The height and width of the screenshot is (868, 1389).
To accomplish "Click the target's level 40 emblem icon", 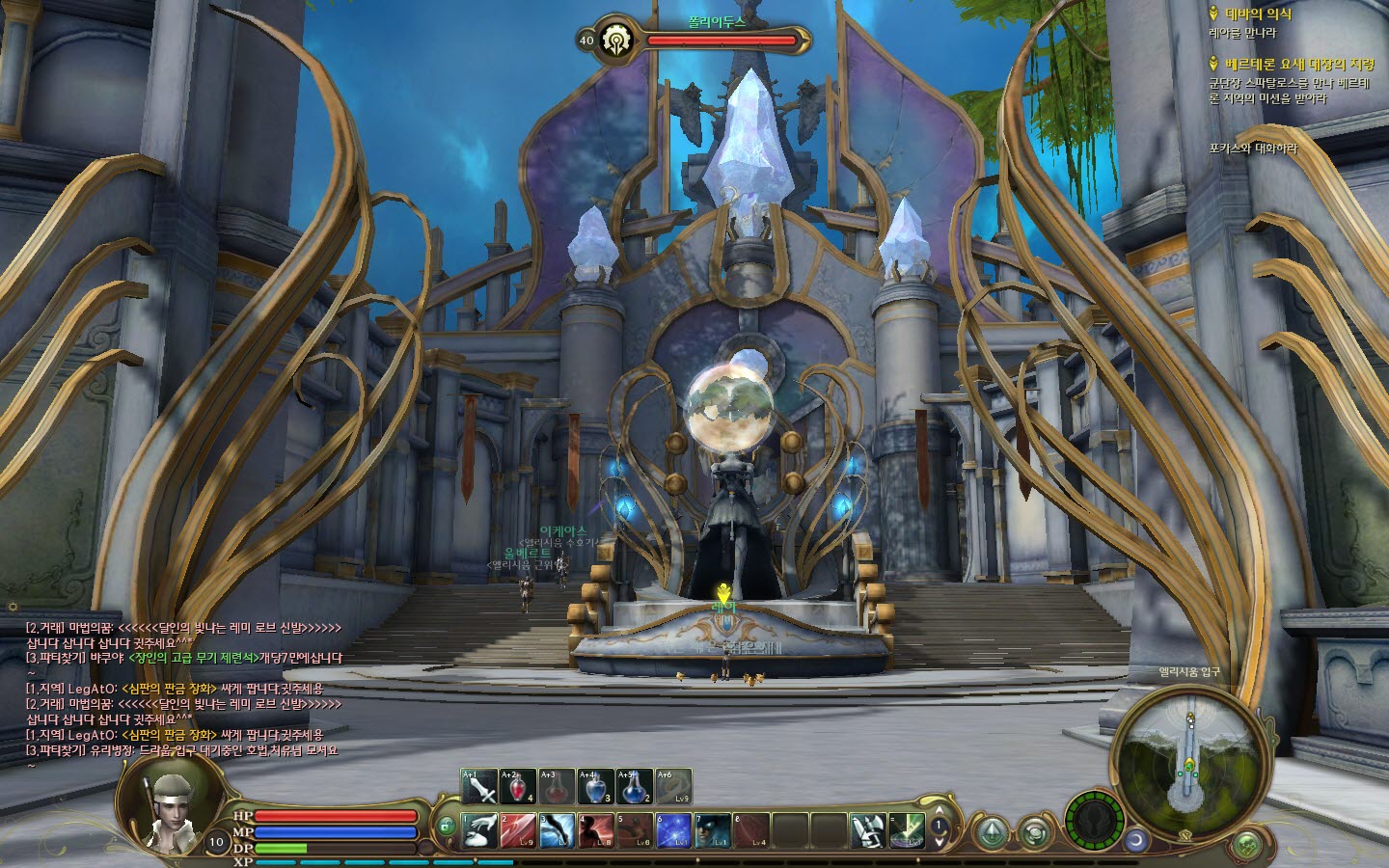I will pyautogui.click(x=614, y=41).
